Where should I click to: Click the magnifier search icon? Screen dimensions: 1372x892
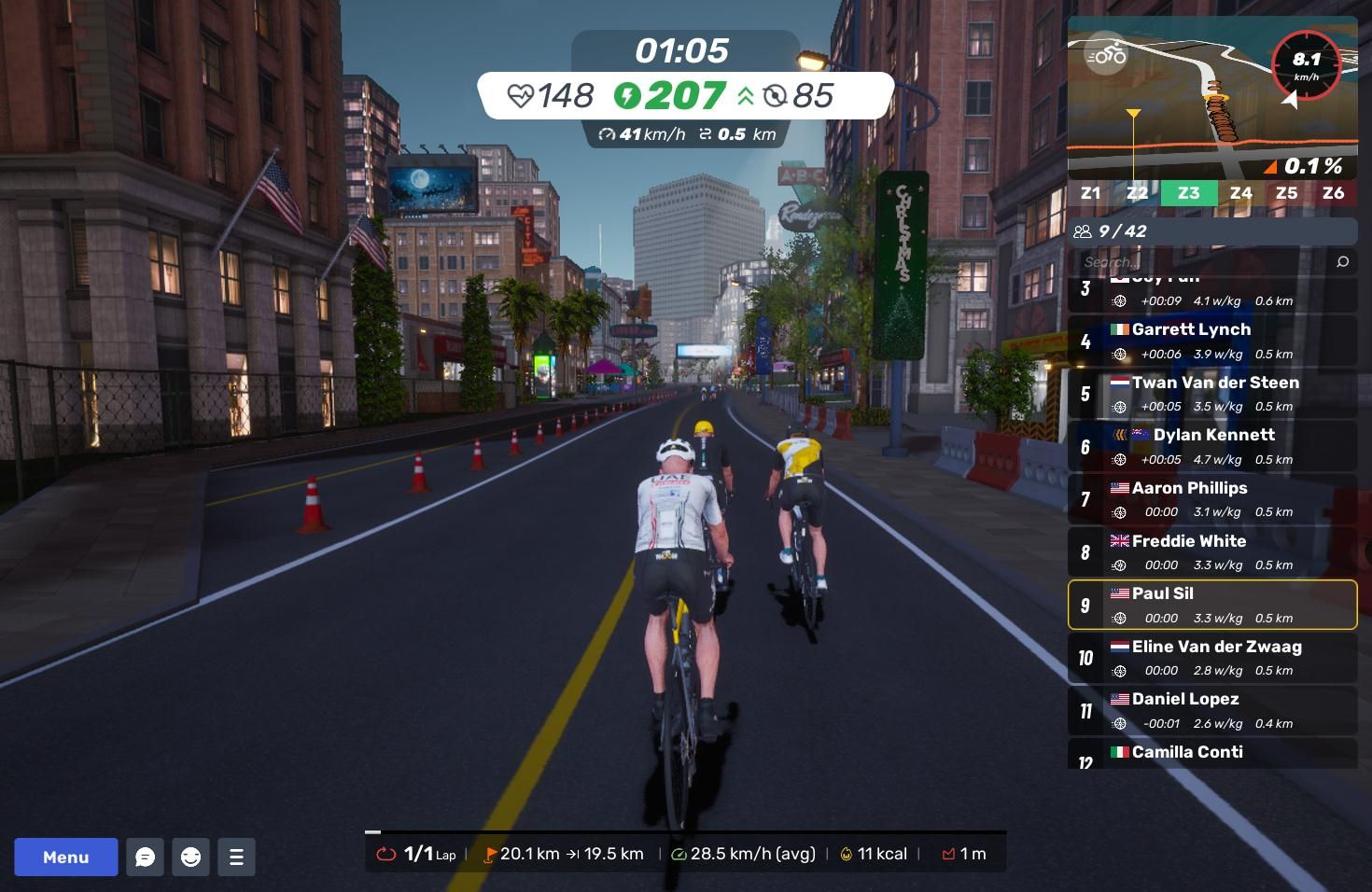click(1342, 262)
